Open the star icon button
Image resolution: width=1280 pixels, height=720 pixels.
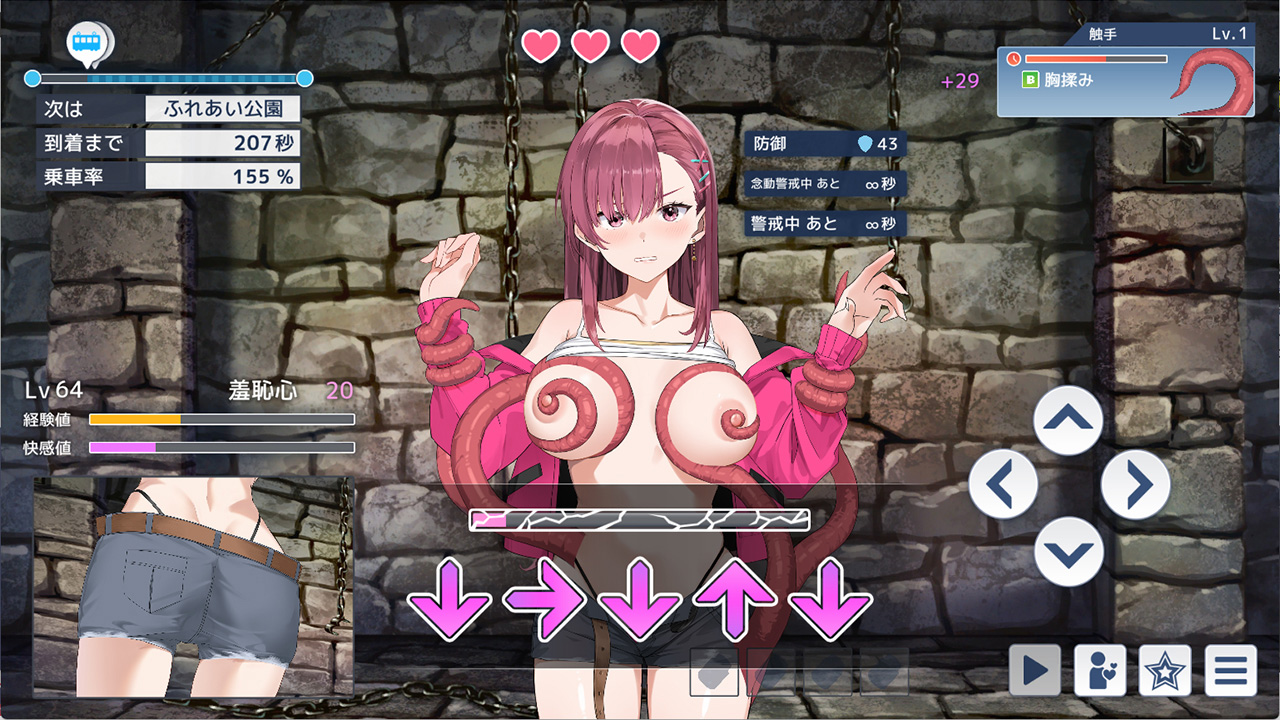[x=1165, y=670]
